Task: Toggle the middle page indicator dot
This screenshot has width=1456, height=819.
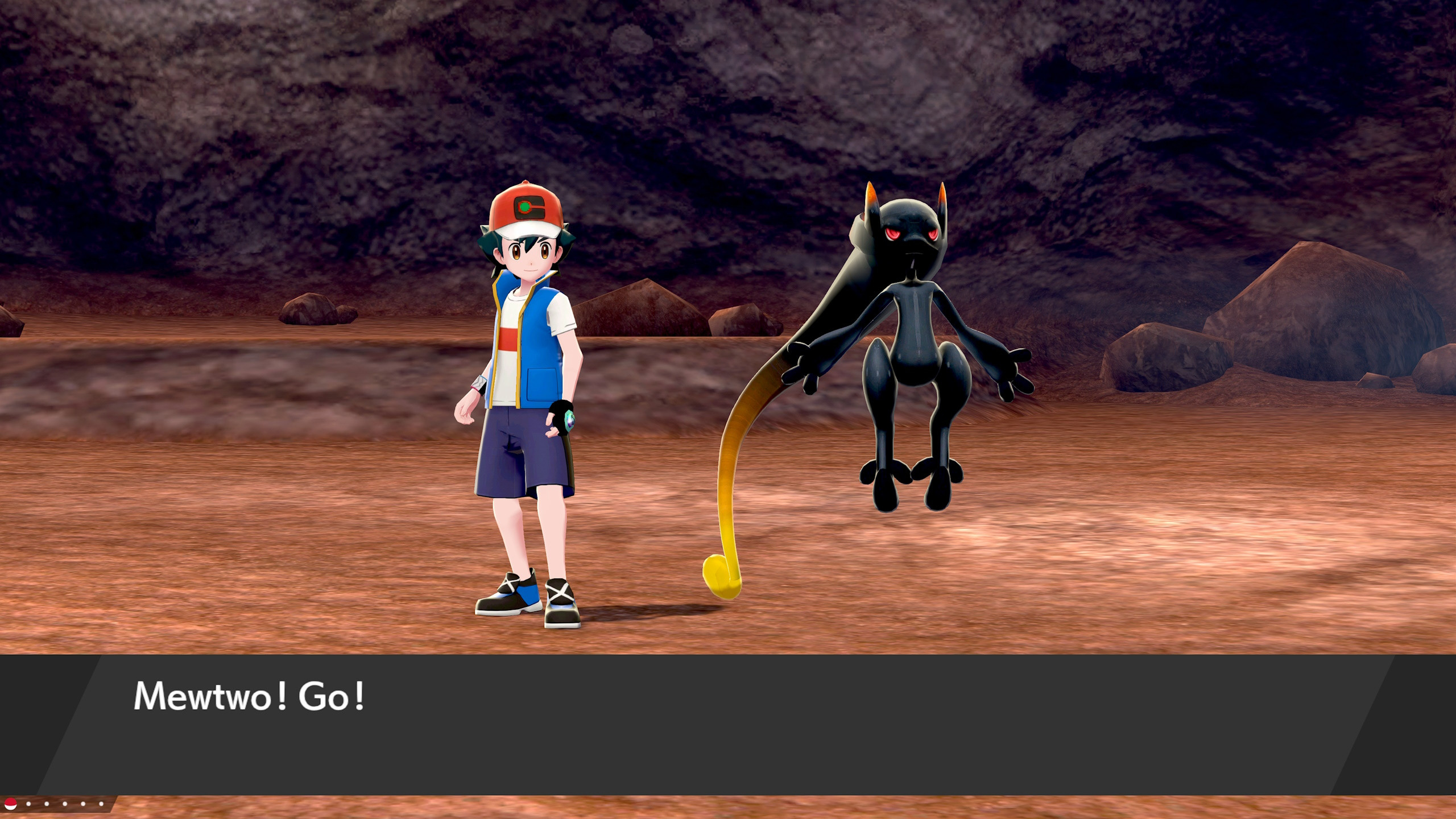Action: click(x=64, y=804)
